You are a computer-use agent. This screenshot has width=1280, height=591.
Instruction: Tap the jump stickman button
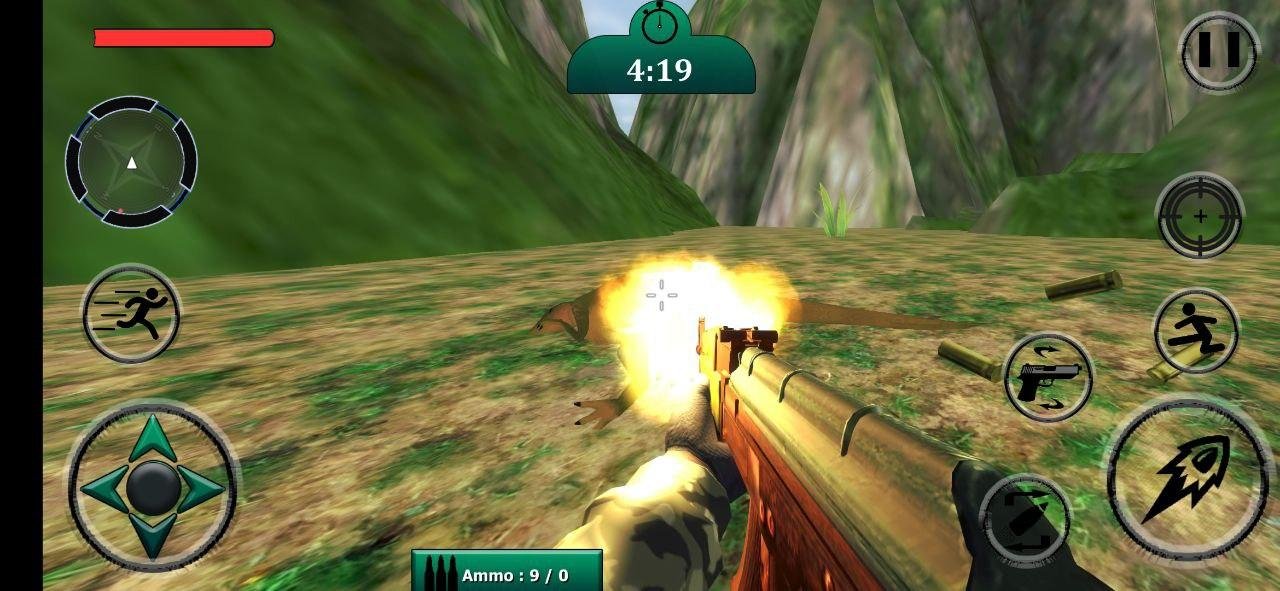(x=1196, y=331)
